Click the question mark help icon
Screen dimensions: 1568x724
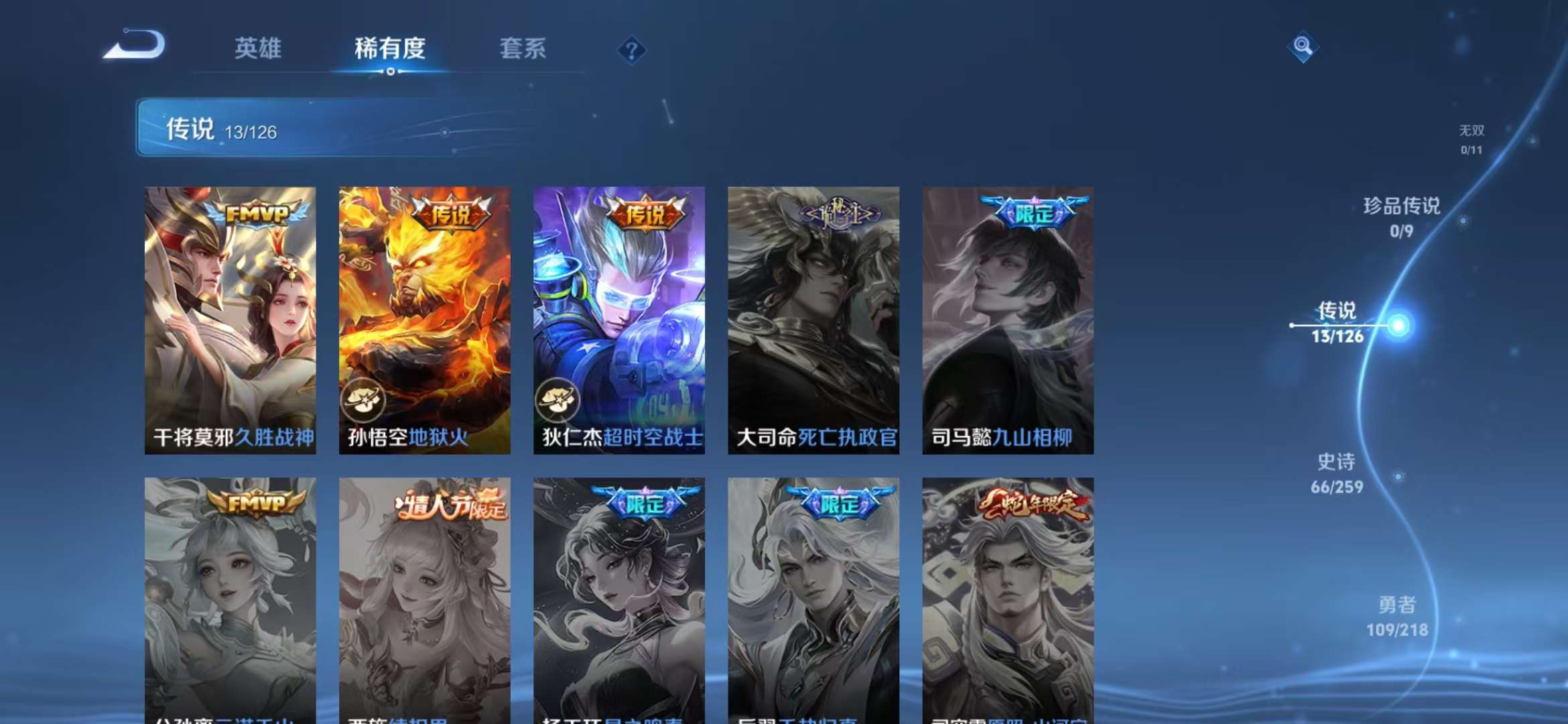[631, 50]
